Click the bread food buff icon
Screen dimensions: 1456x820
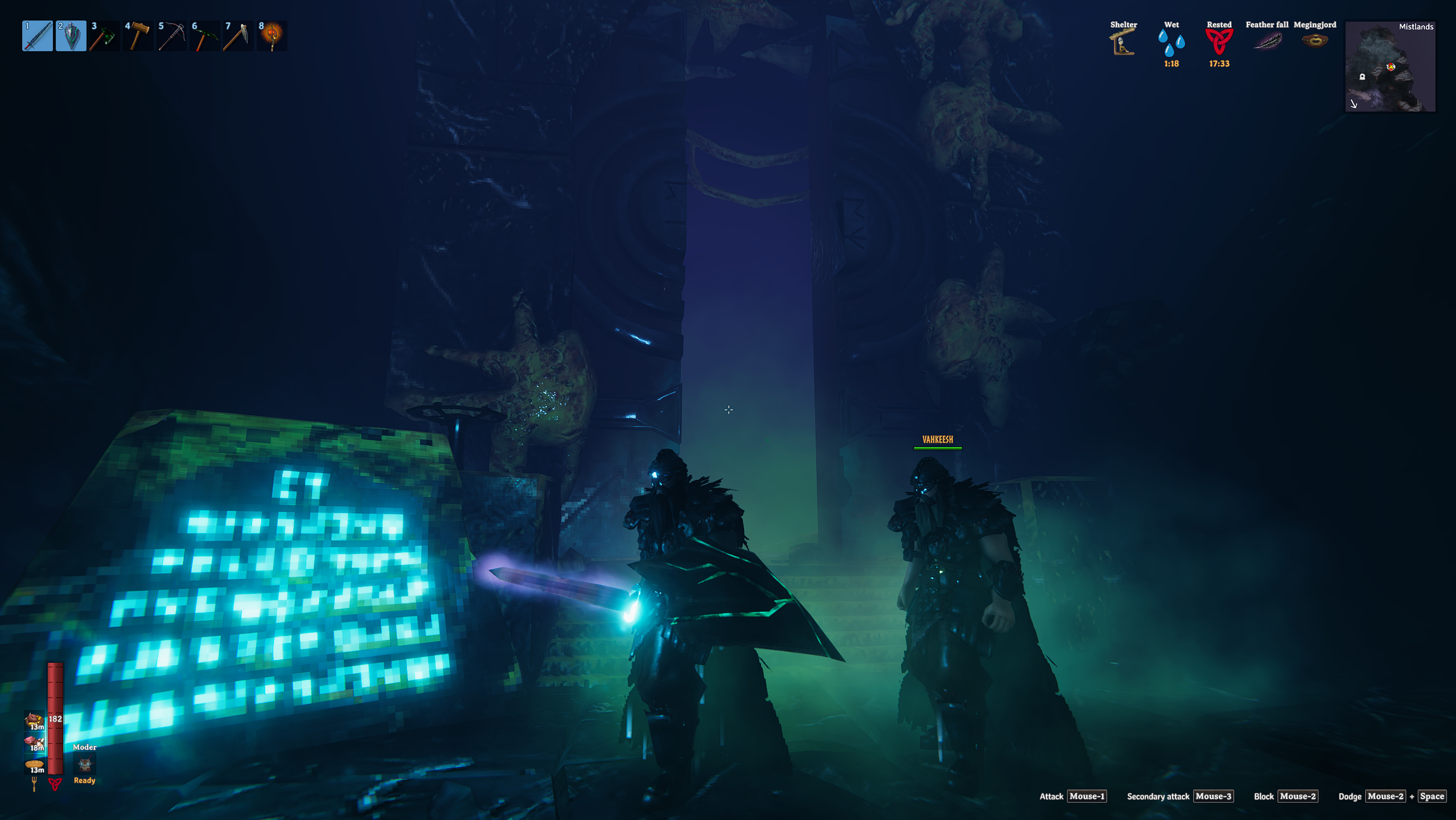(34, 764)
